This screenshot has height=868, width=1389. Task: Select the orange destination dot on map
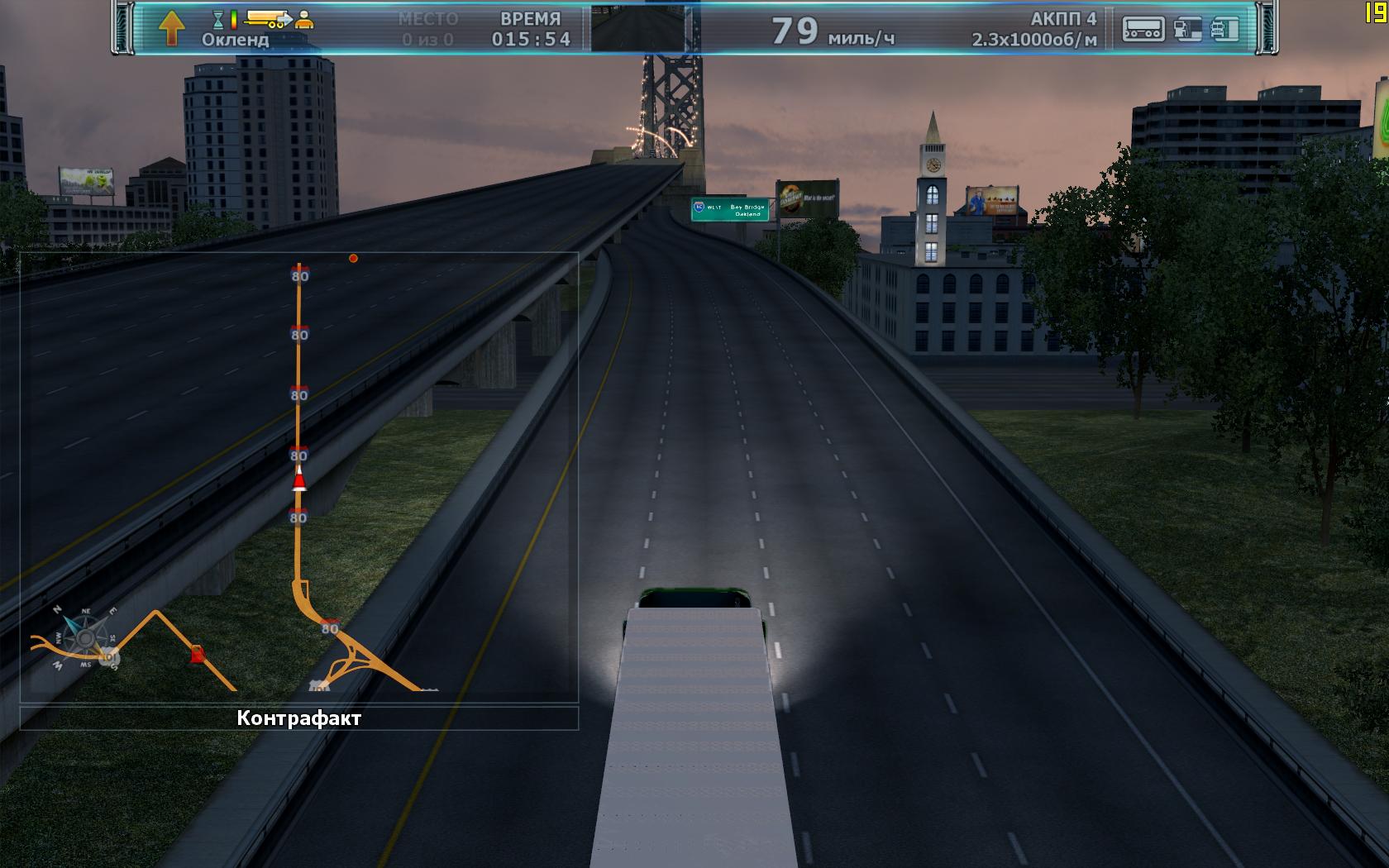point(353,259)
